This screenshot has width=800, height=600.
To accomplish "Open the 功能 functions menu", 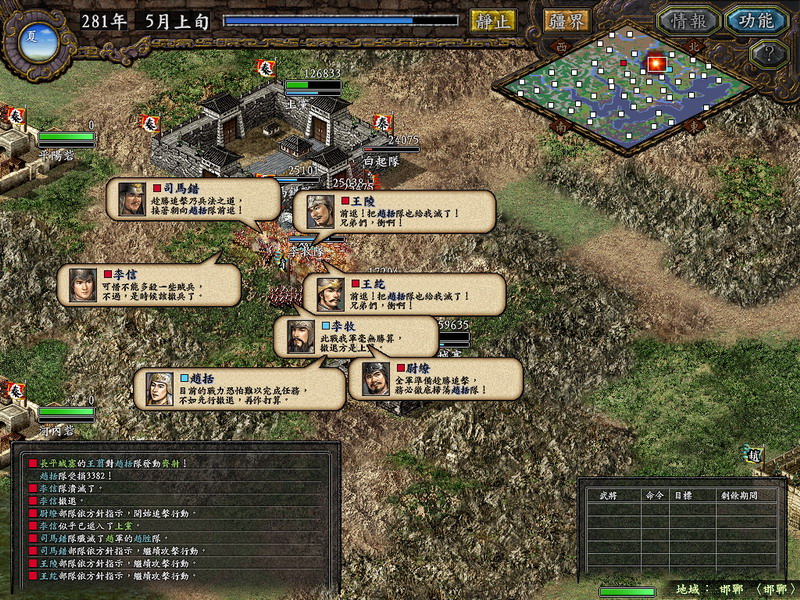I will [756, 20].
